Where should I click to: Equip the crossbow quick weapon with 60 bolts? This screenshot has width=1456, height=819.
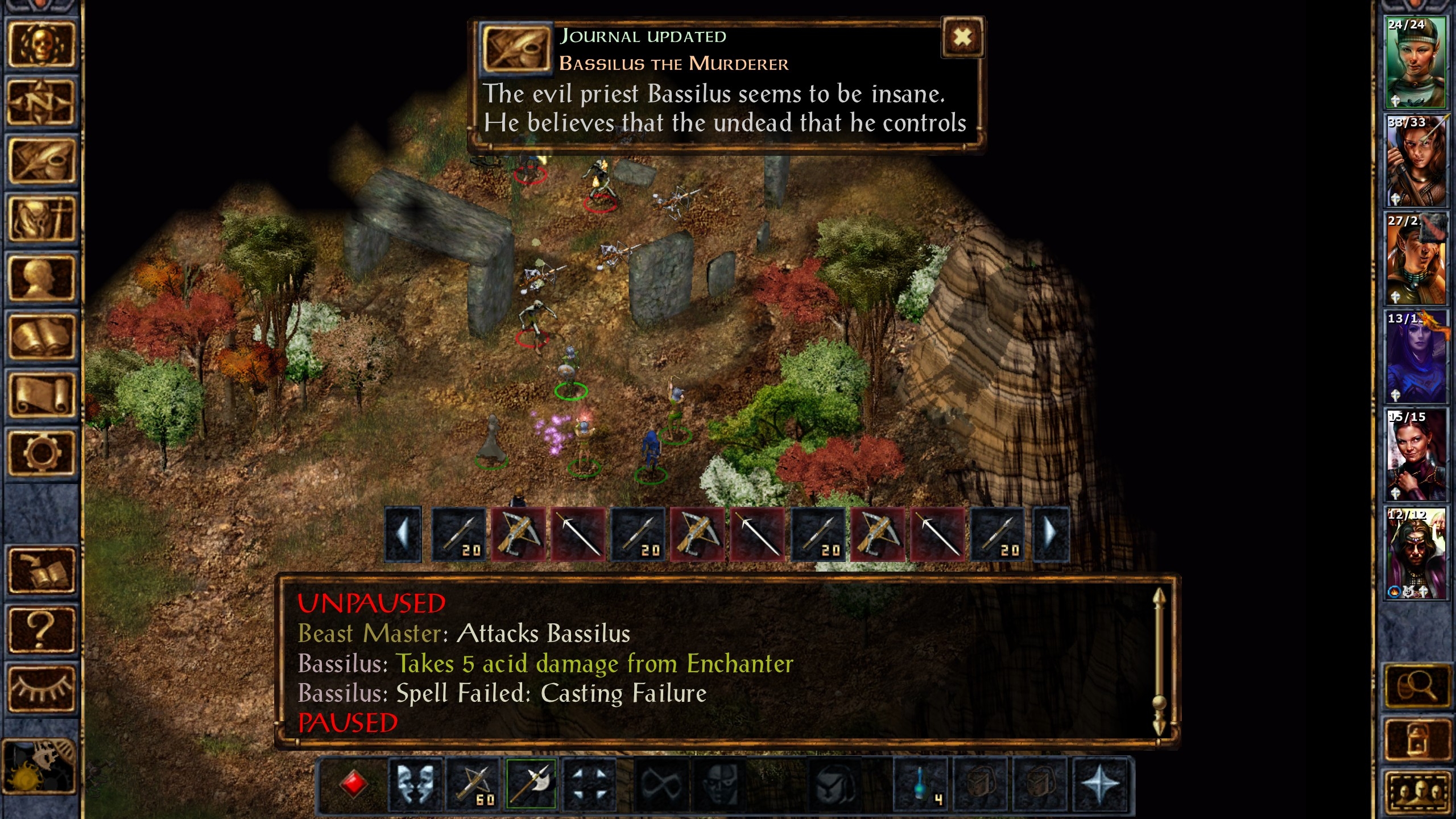tap(473, 784)
